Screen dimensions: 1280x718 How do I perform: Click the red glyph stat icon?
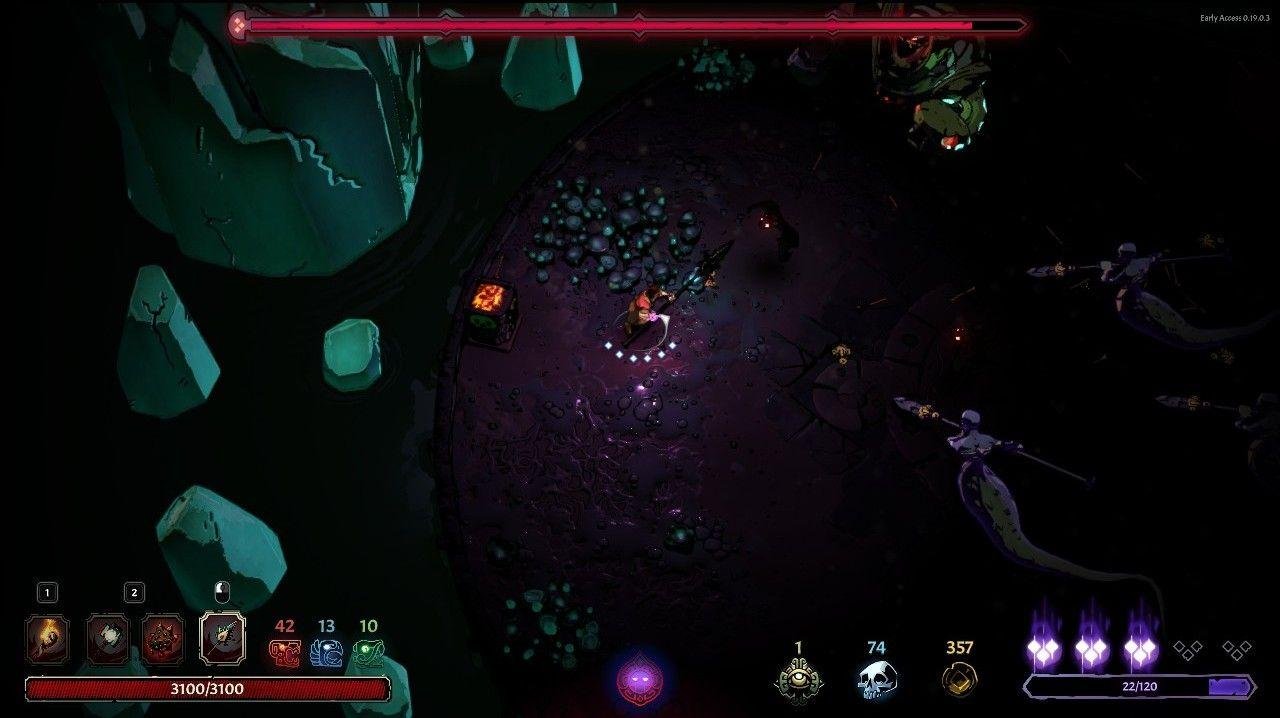click(x=285, y=653)
